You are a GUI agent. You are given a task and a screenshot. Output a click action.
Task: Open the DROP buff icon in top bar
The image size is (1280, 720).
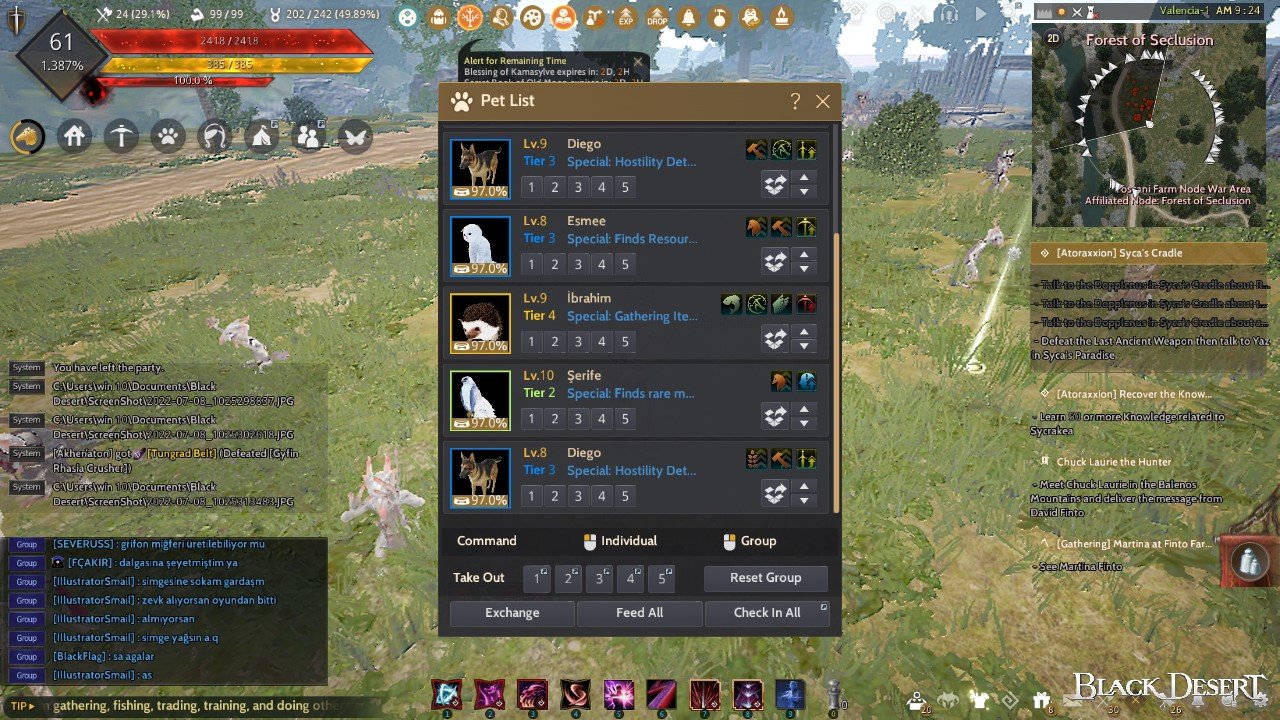658,17
